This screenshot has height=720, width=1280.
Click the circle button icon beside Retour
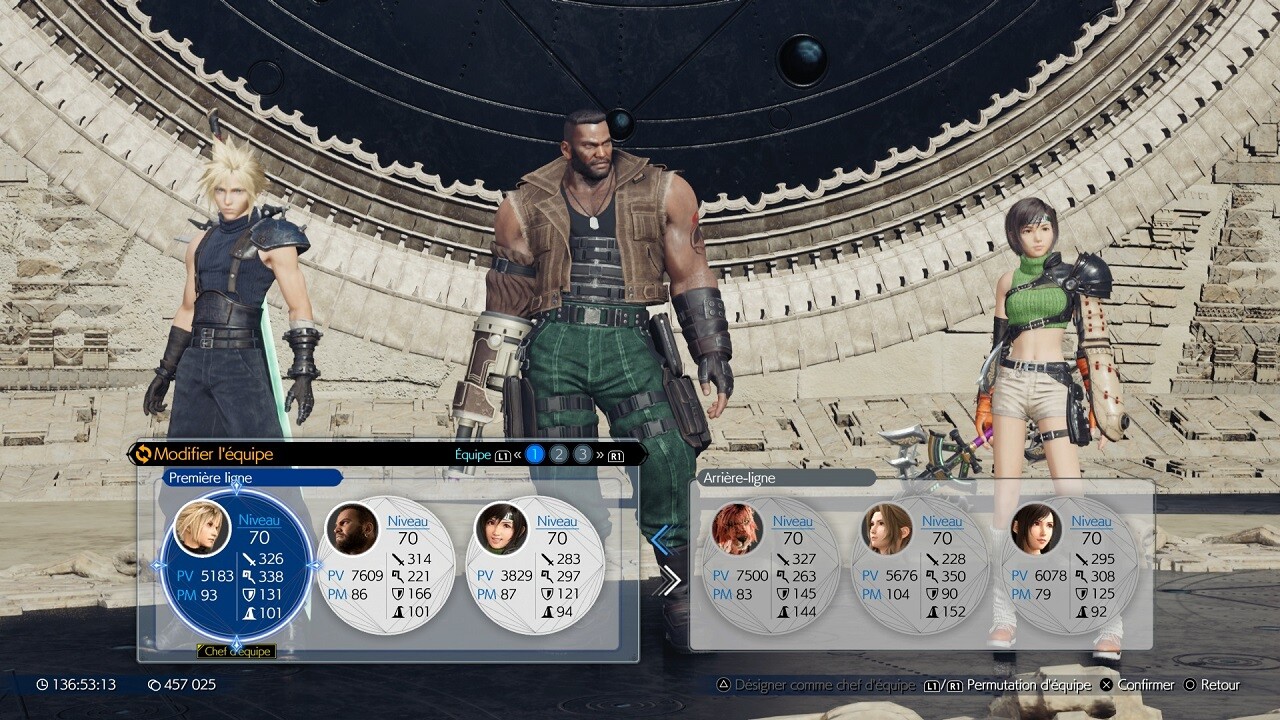tap(1191, 685)
